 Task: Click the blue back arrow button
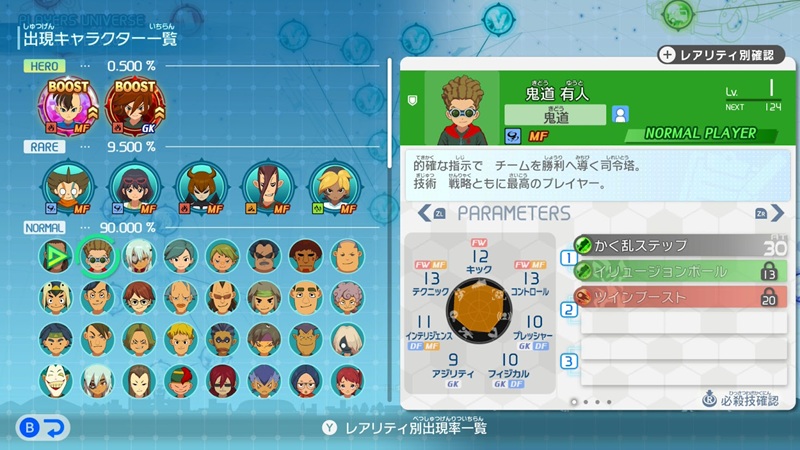43,428
